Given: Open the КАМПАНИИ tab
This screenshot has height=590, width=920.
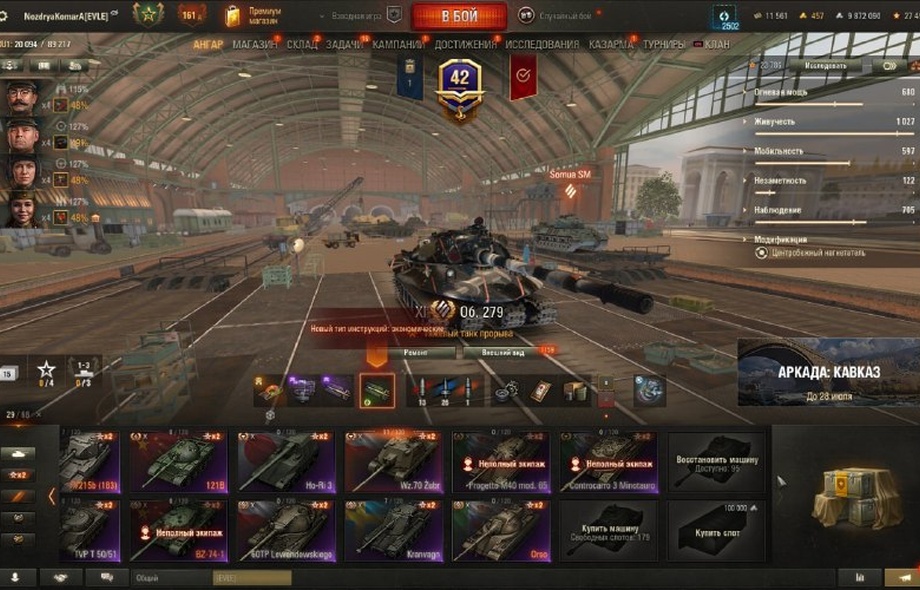Looking at the screenshot, I should [398, 45].
